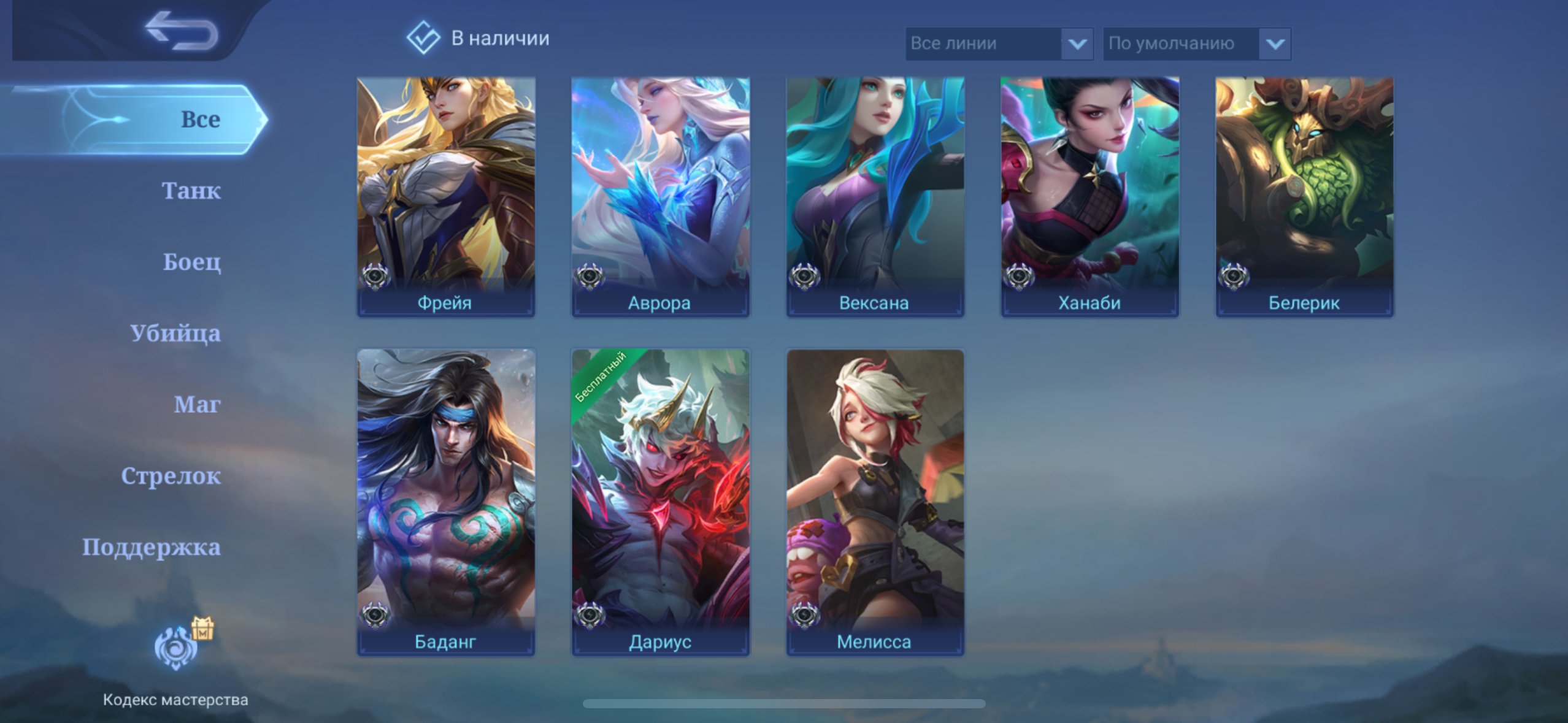Filter heroes by "Убийца" class
This screenshot has height=723, width=1568.
[175, 333]
